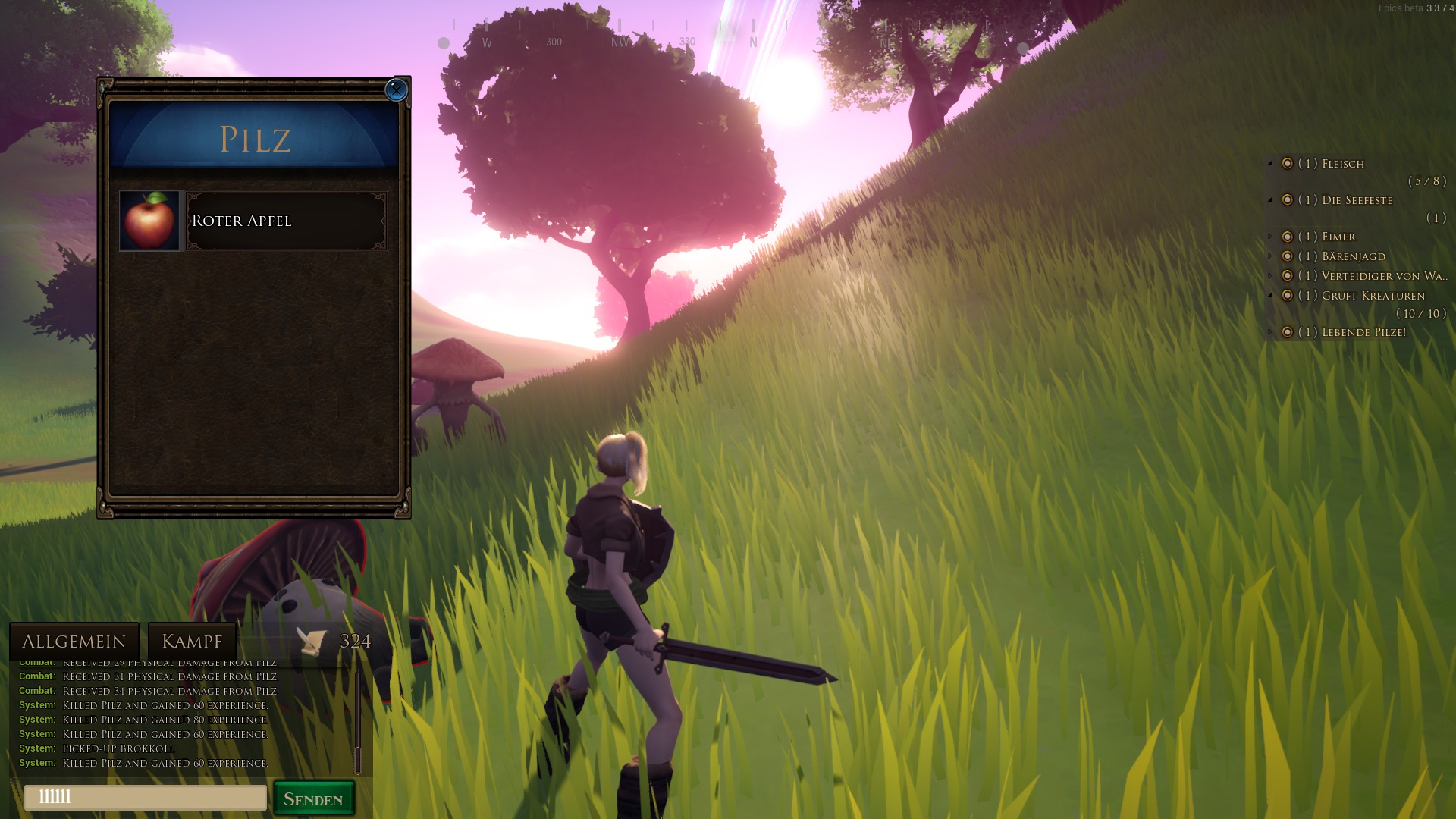Open the Kampf chat tab

pyautogui.click(x=192, y=642)
